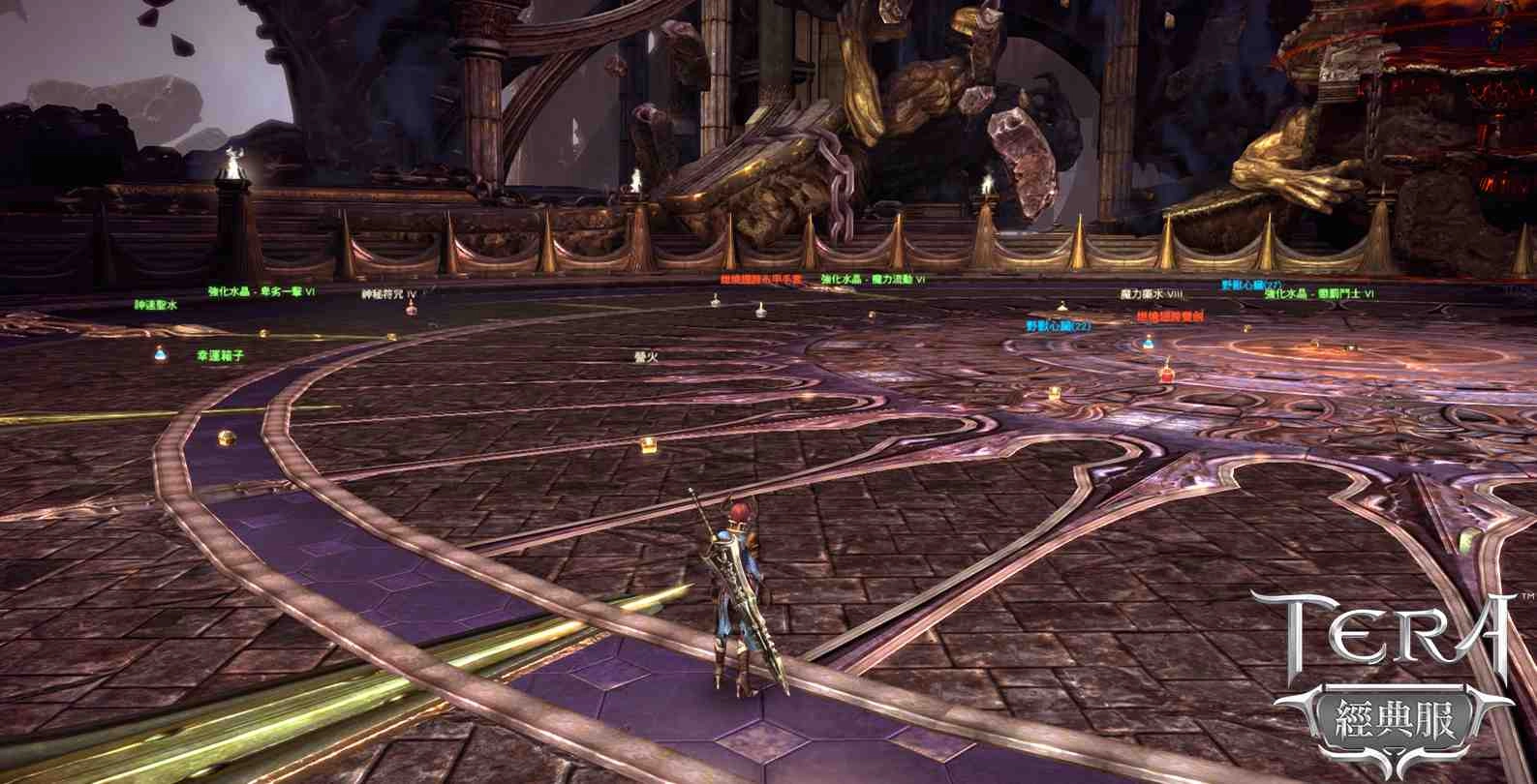Click the 強化水晶·魔力流動 VI text
The image size is (1537, 784).
pos(872,278)
